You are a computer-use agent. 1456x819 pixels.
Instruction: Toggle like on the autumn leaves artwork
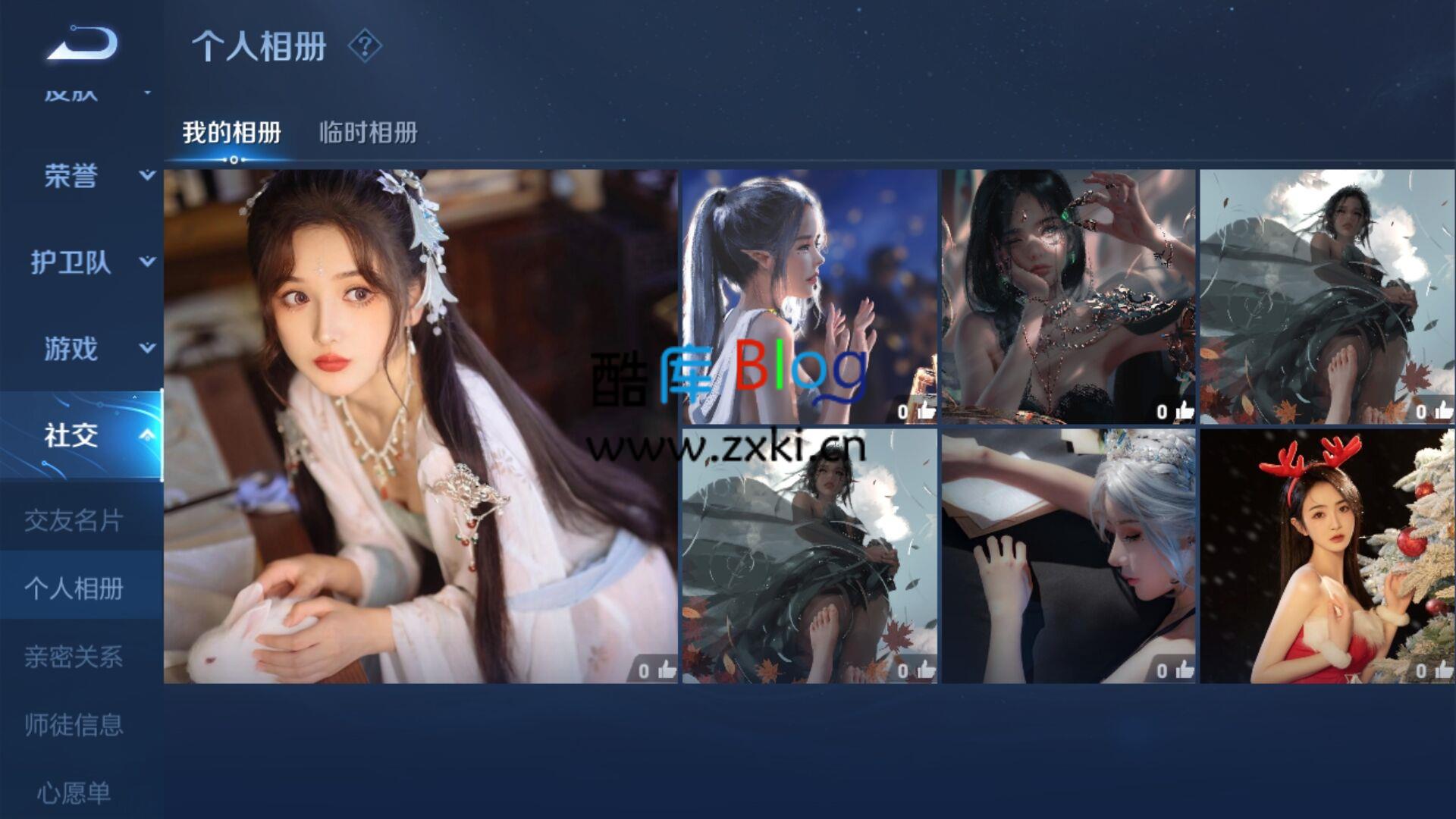(927, 670)
